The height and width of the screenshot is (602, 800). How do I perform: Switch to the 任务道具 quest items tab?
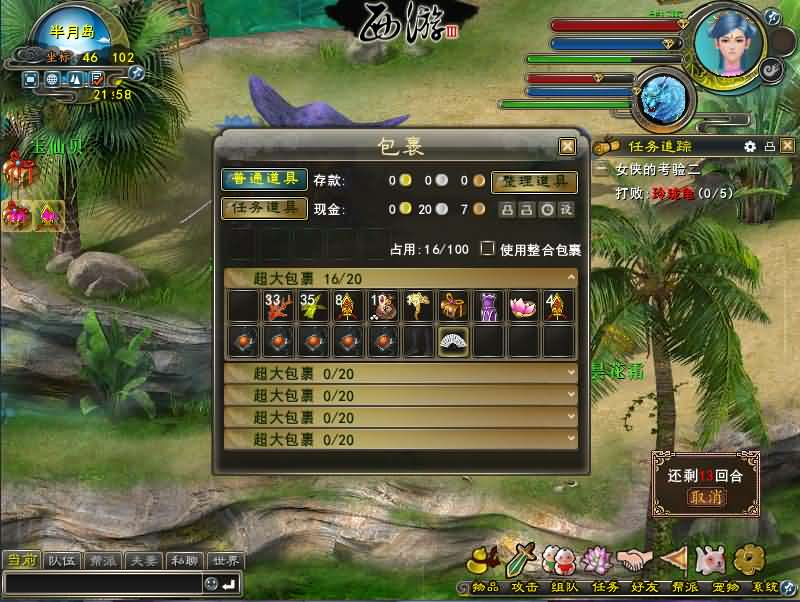pyautogui.click(x=264, y=208)
